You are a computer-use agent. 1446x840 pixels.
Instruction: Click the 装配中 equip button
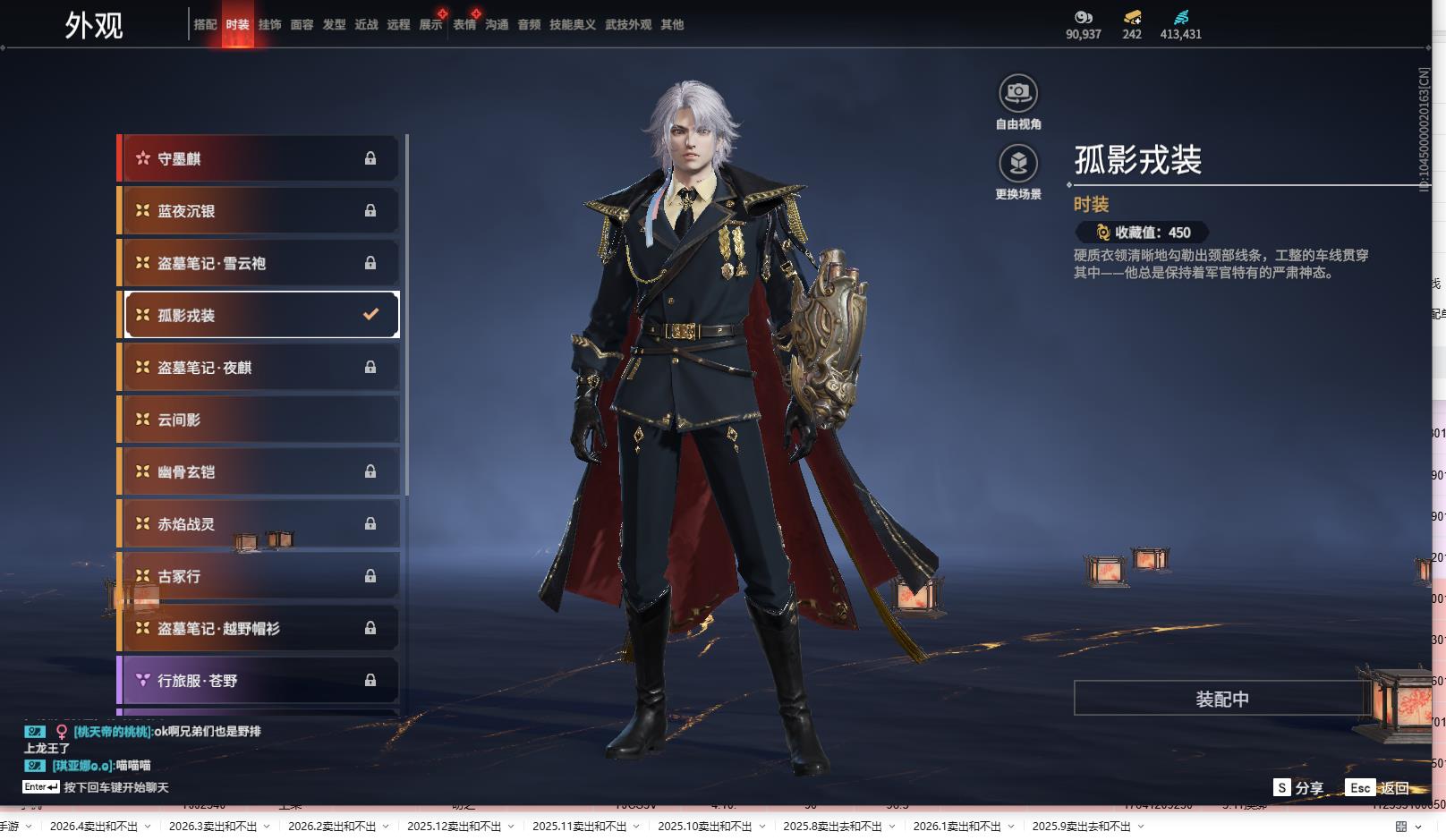pos(1221,699)
